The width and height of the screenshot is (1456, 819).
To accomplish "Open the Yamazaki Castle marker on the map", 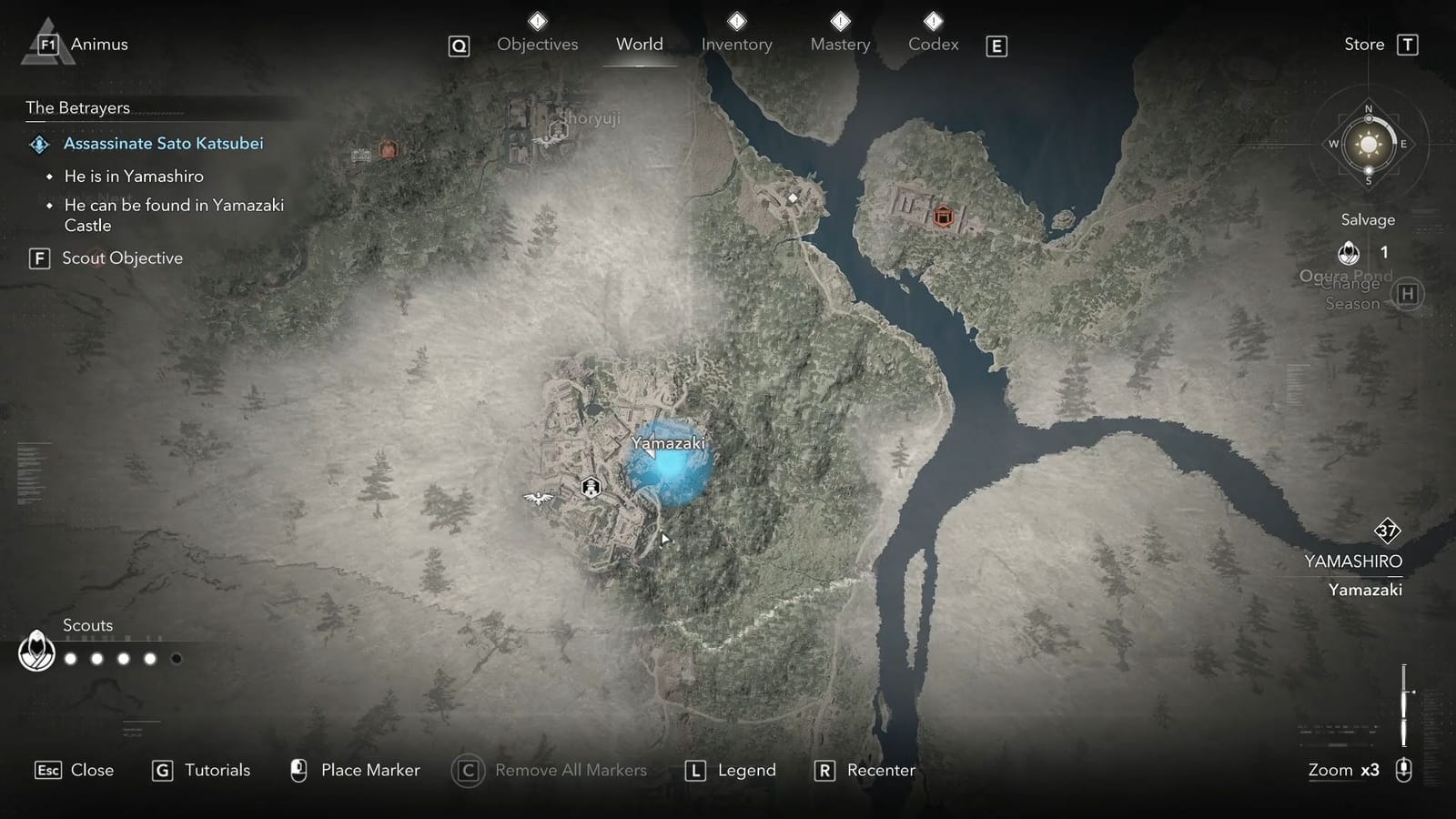I will [x=590, y=487].
